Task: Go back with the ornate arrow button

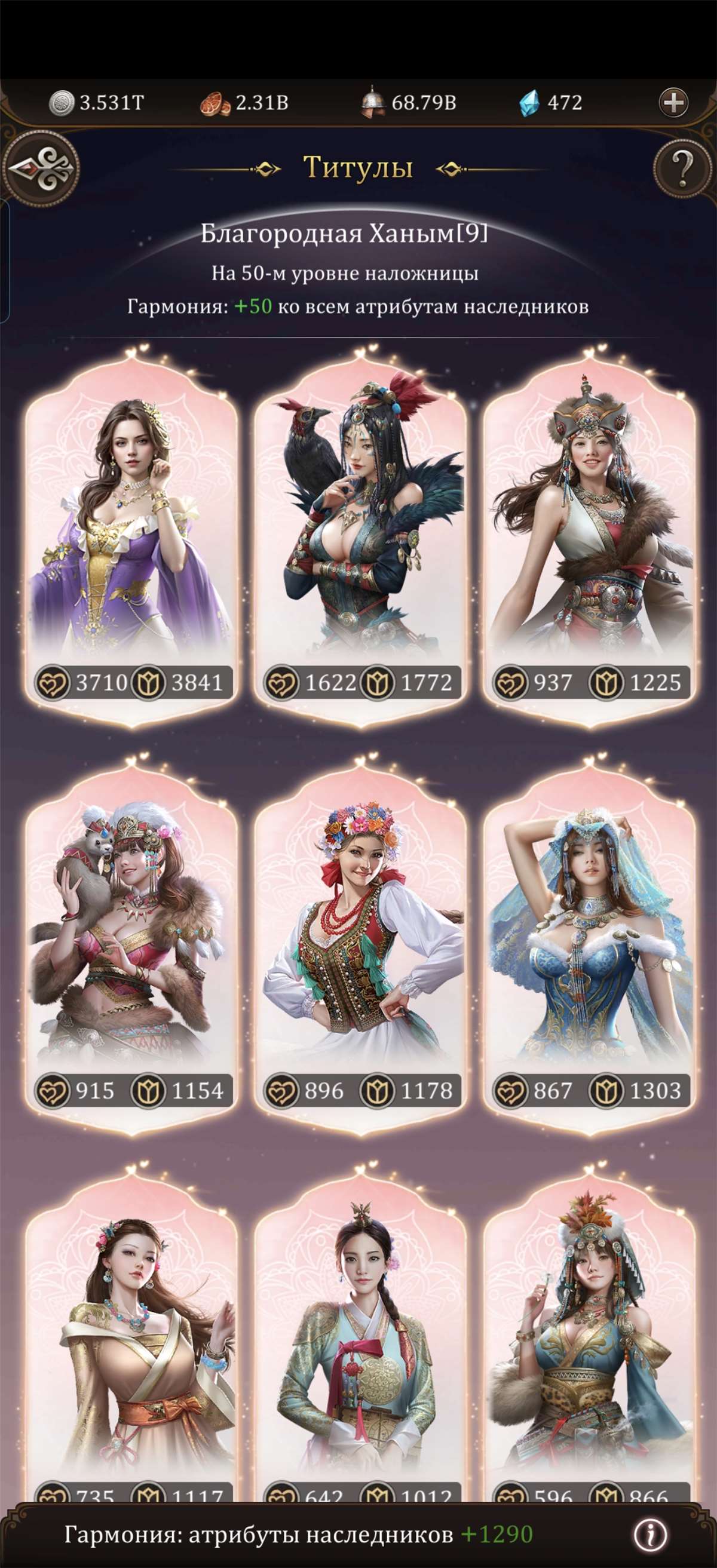Action: coord(41,168)
